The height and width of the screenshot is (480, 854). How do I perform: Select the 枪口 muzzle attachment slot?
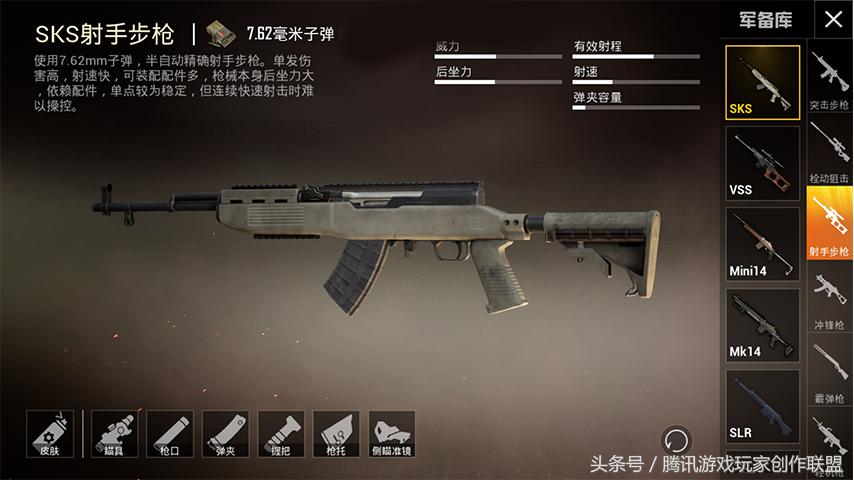[x=169, y=433]
